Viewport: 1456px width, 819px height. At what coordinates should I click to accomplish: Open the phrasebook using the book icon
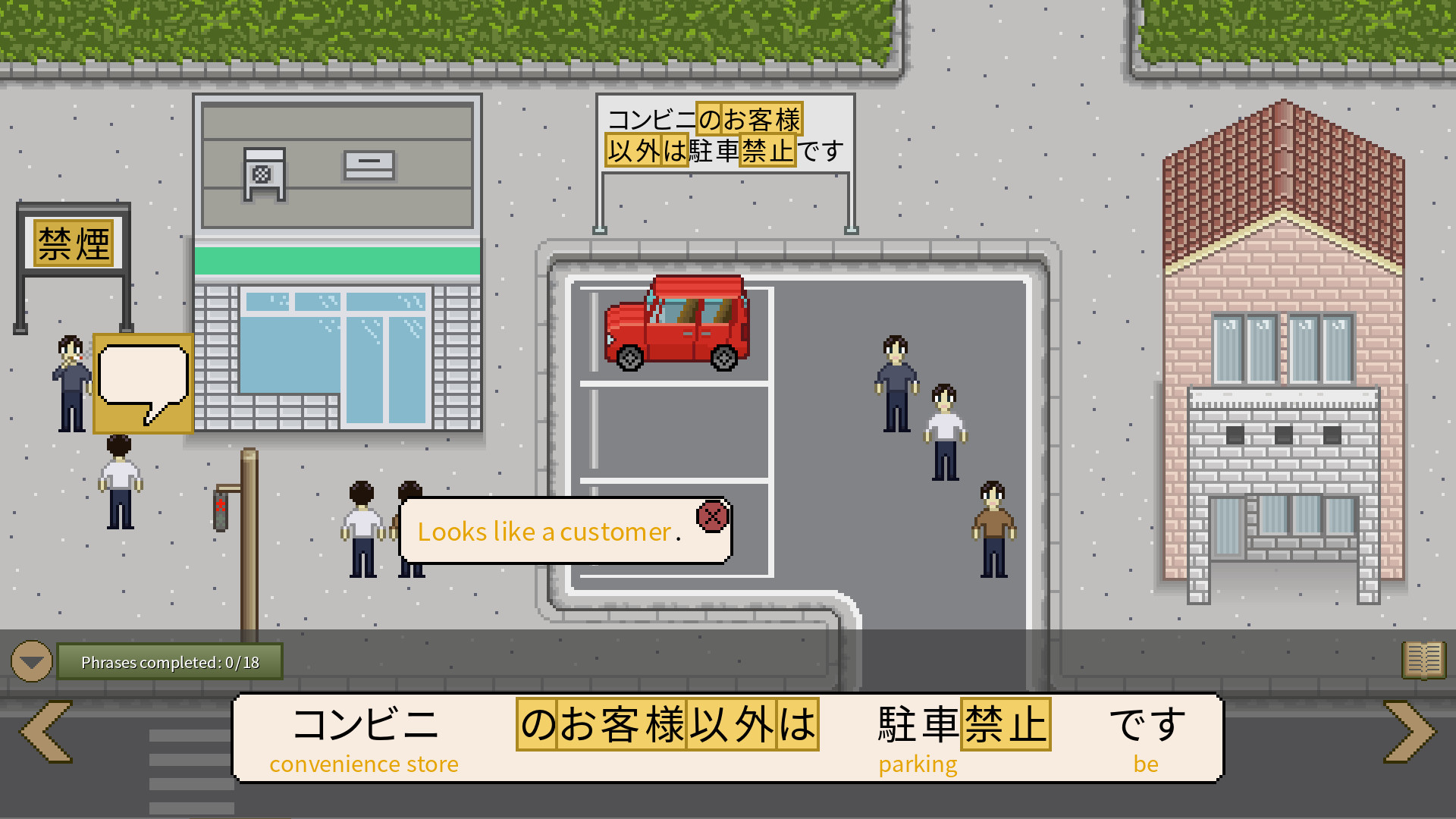[x=1424, y=660]
